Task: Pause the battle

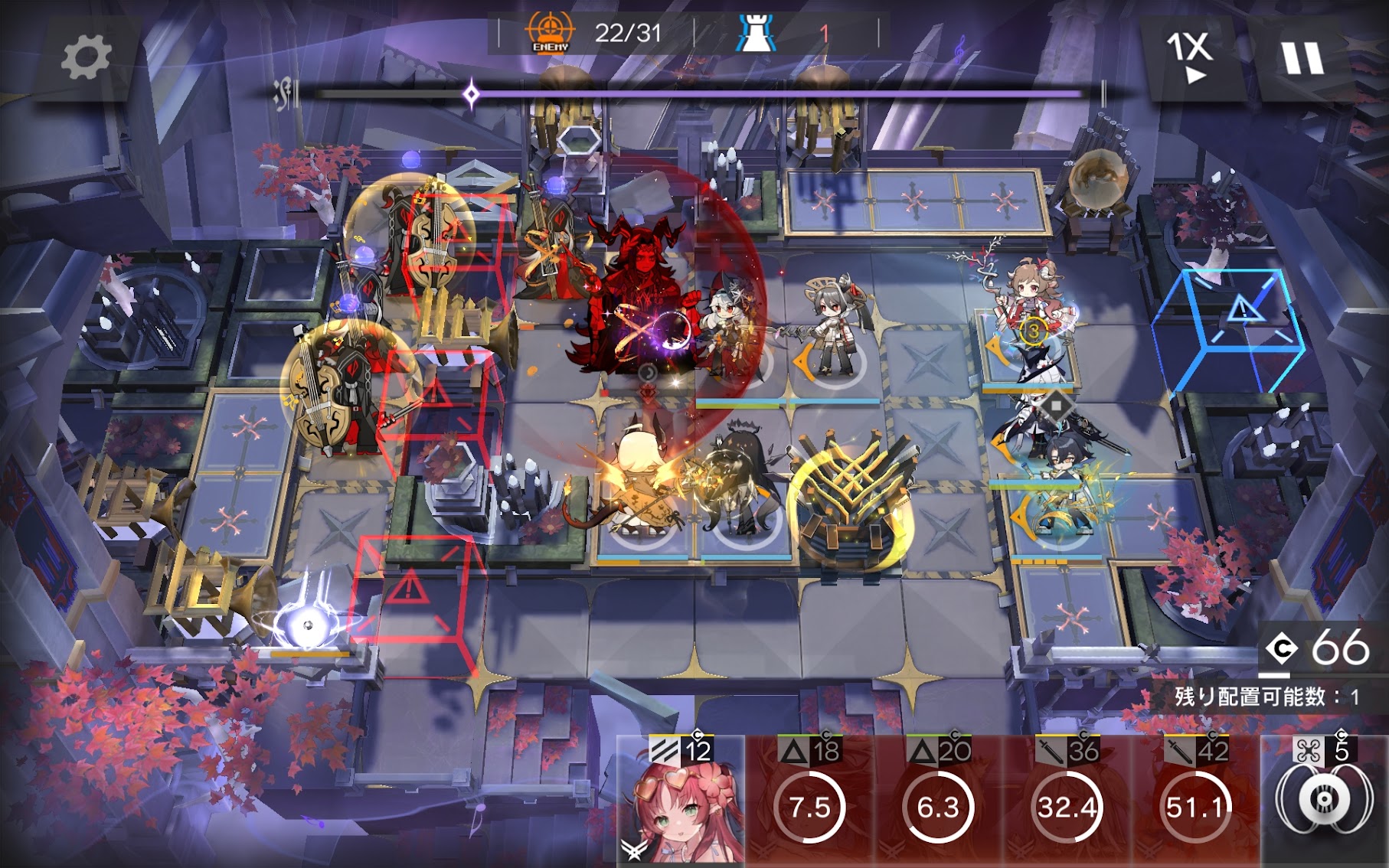Action: tap(1302, 57)
